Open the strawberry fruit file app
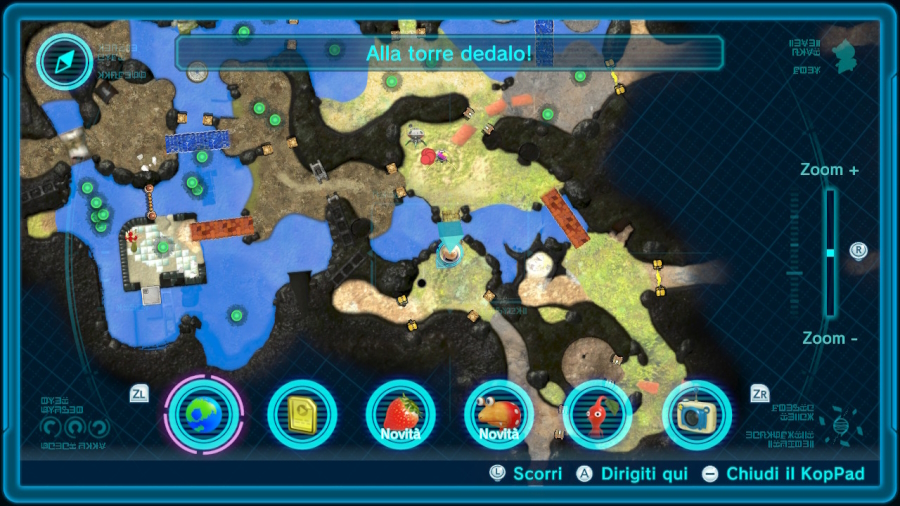900x506 pixels. (x=400, y=414)
